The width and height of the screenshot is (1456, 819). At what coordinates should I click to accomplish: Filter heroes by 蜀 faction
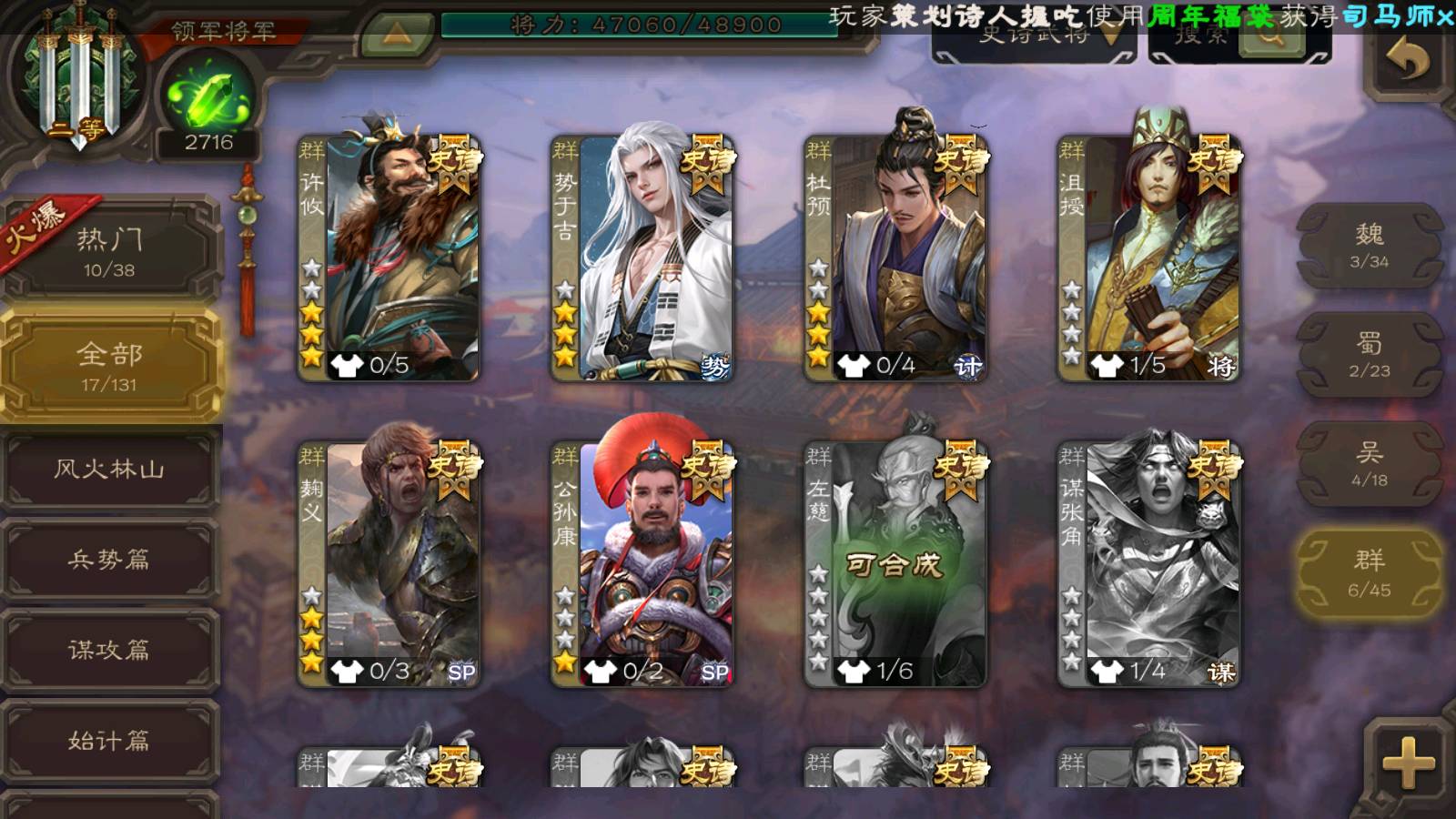1369,355
